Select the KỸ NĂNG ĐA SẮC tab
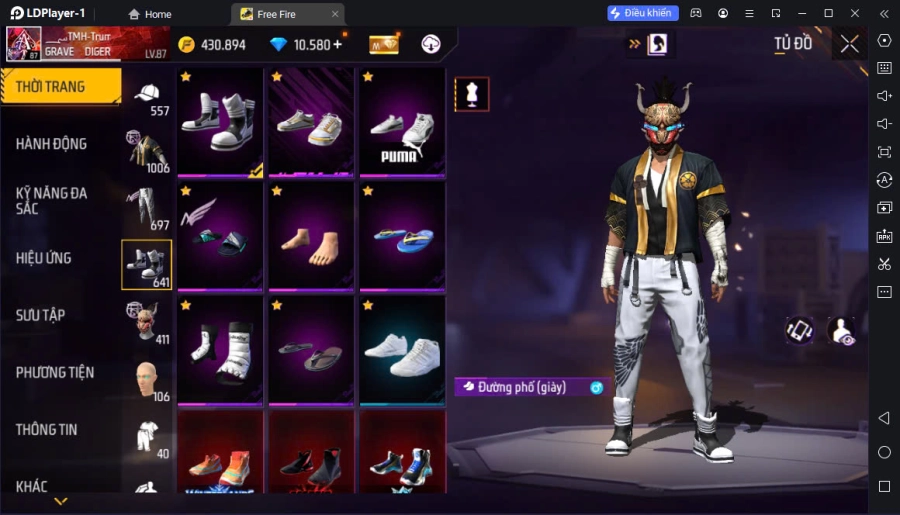Image resolution: width=900 pixels, height=515 pixels. click(x=52, y=200)
